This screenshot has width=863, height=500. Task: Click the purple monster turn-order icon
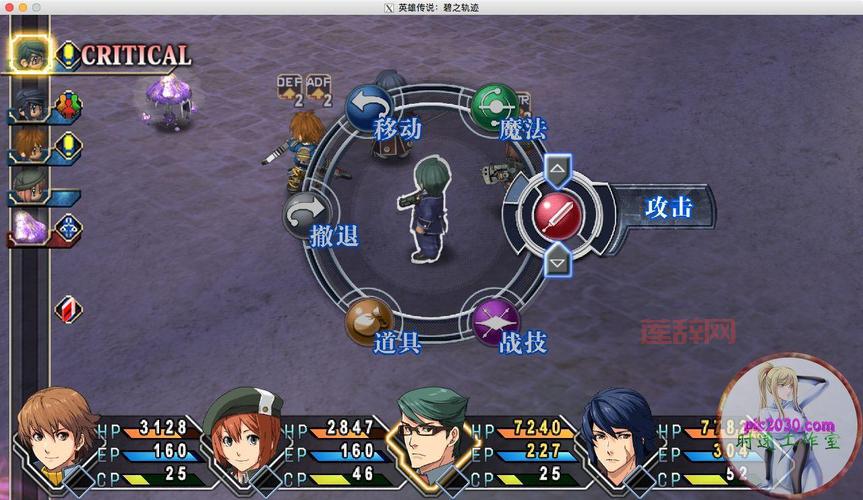[28, 227]
